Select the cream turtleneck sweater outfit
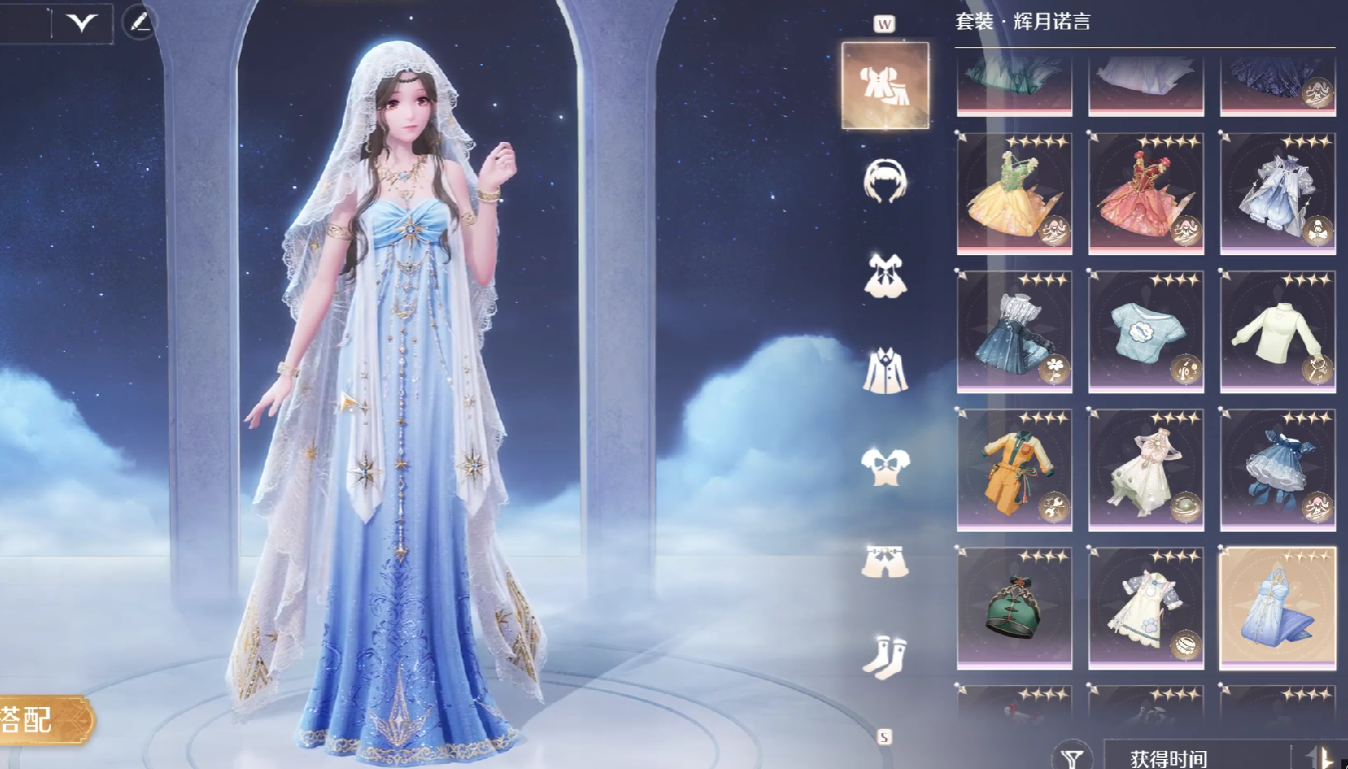Image resolution: width=1348 pixels, height=769 pixels. click(1278, 332)
